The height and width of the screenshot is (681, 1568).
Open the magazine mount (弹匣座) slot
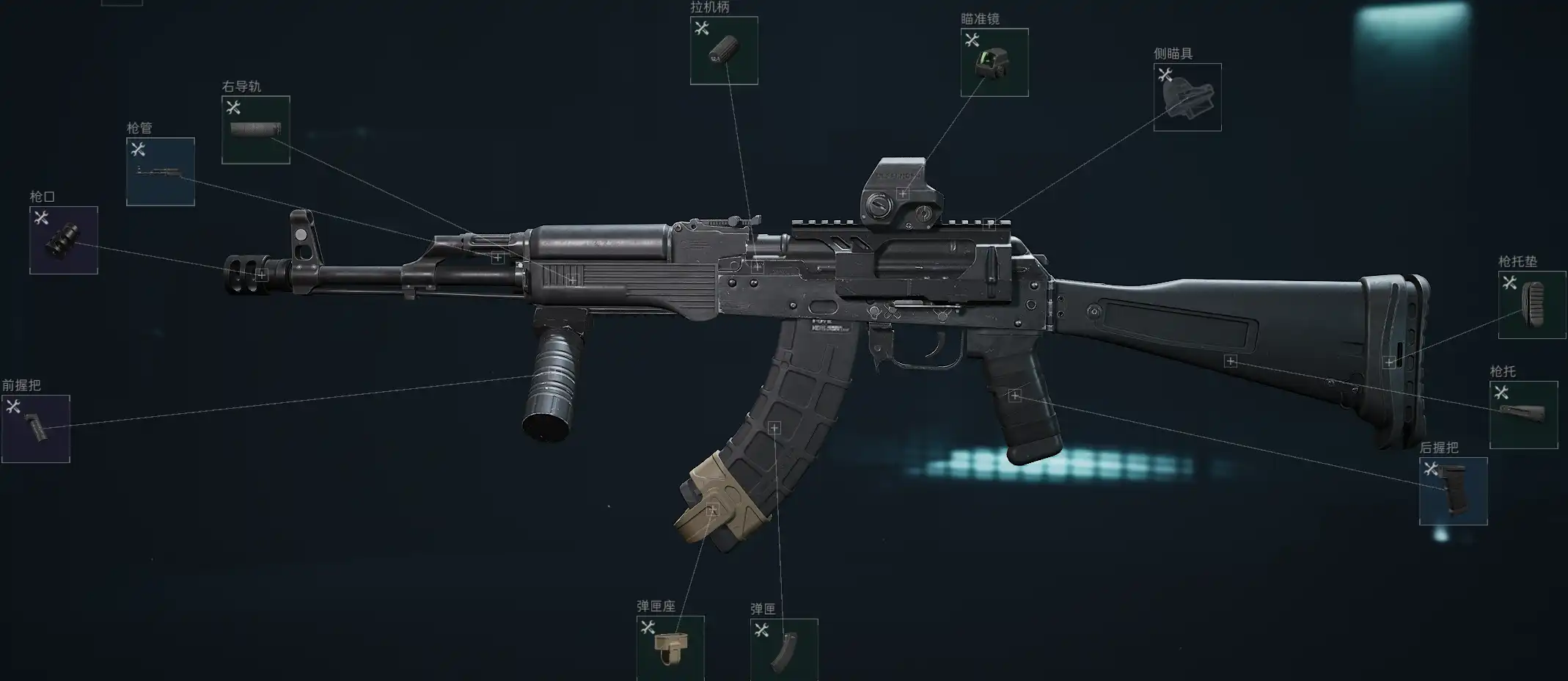(x=670, y=647)
